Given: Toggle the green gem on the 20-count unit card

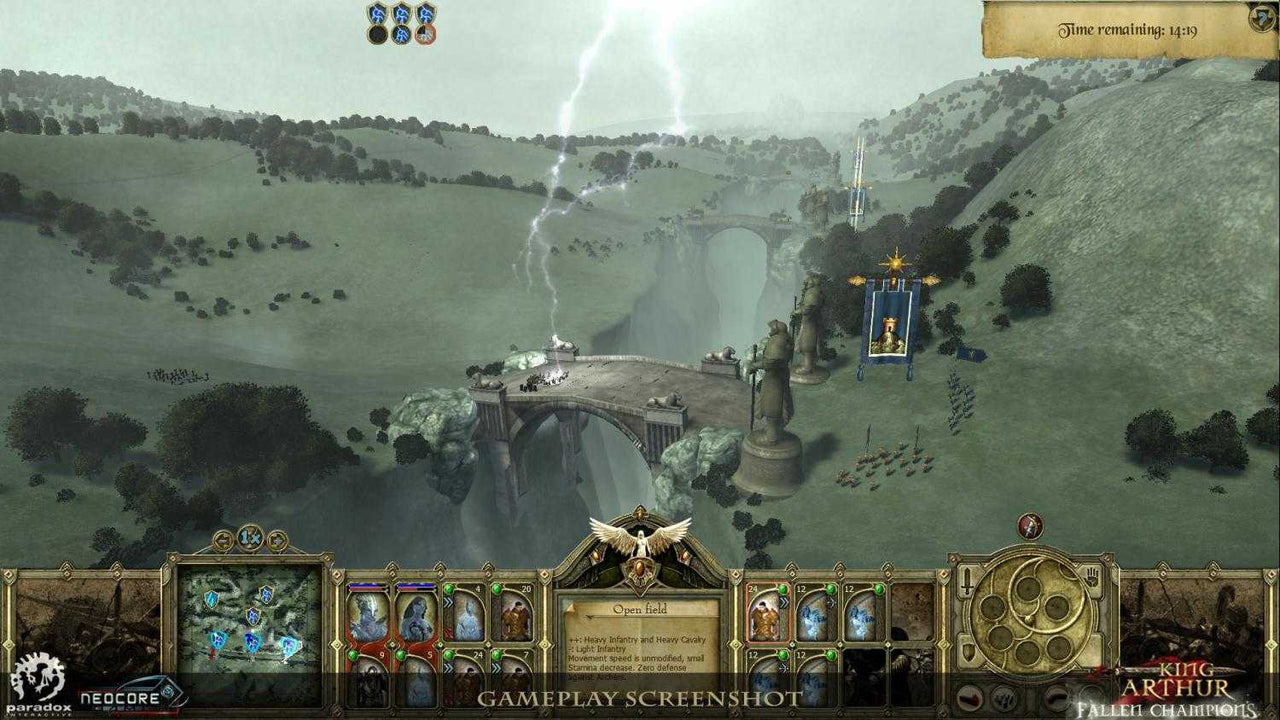Looking at the screenshot, I should 496,588.
